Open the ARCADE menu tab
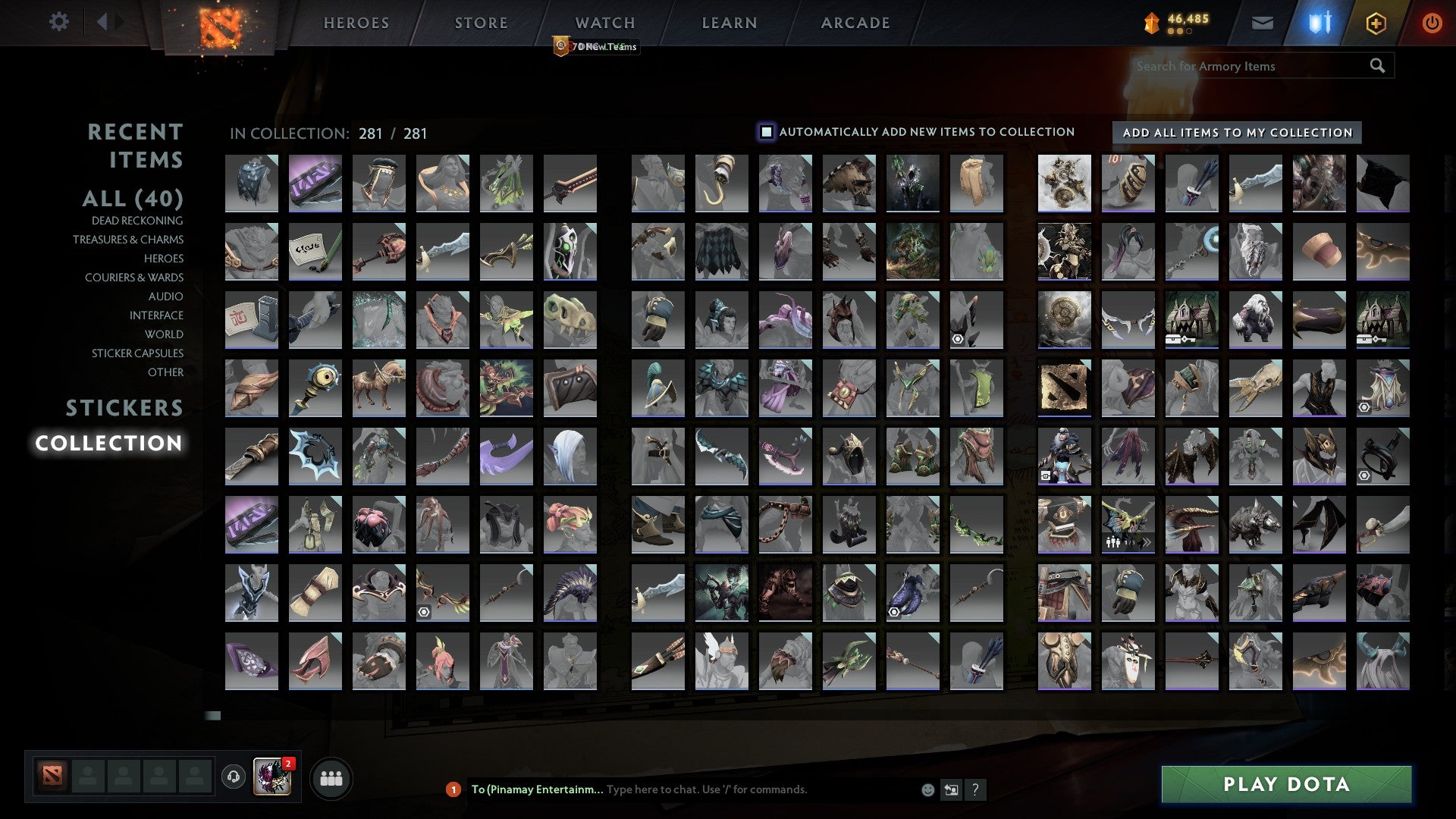The width and height of the screenshot is (1456, 819). 855,23
